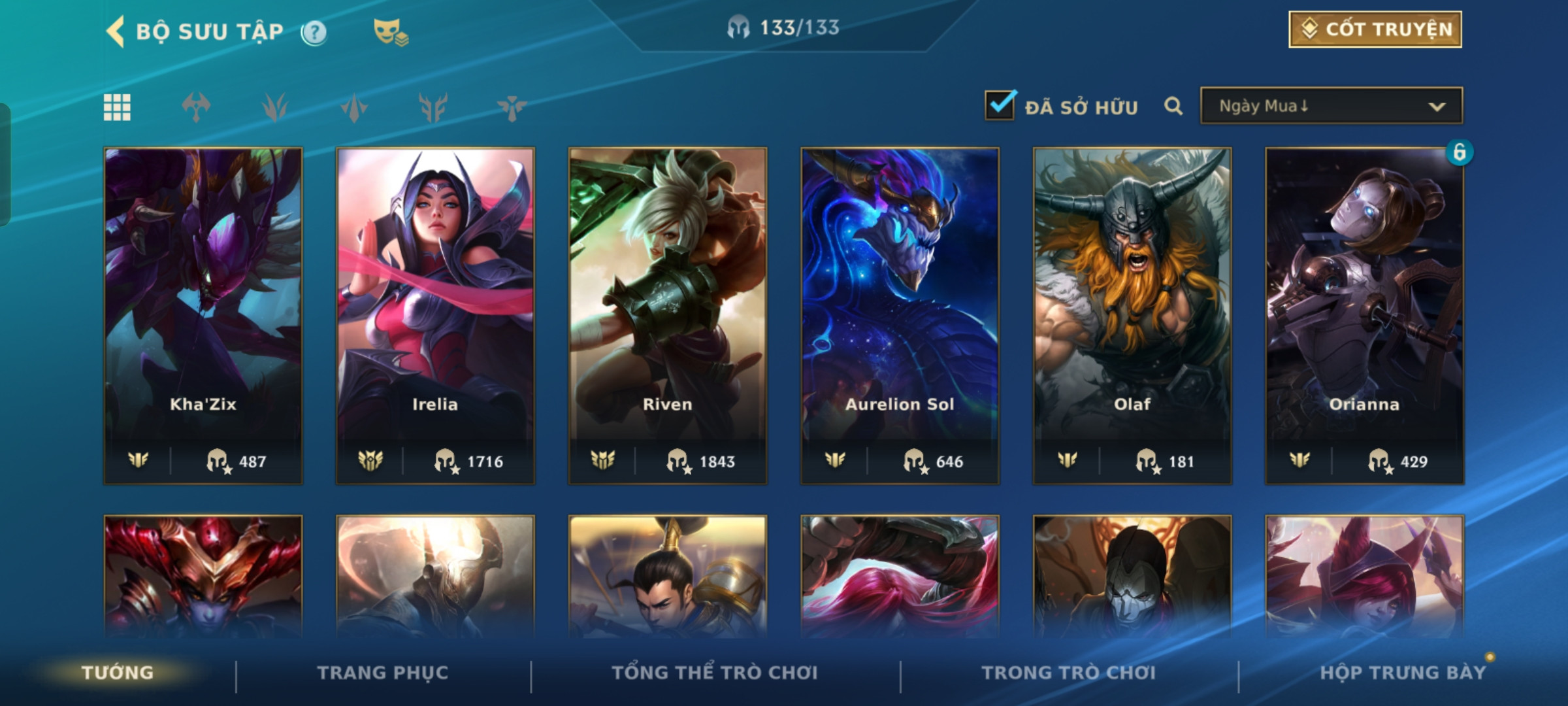Open the champion search magnifier
This screenshot has width=1568, height=706.
(x=1173, y=106)
